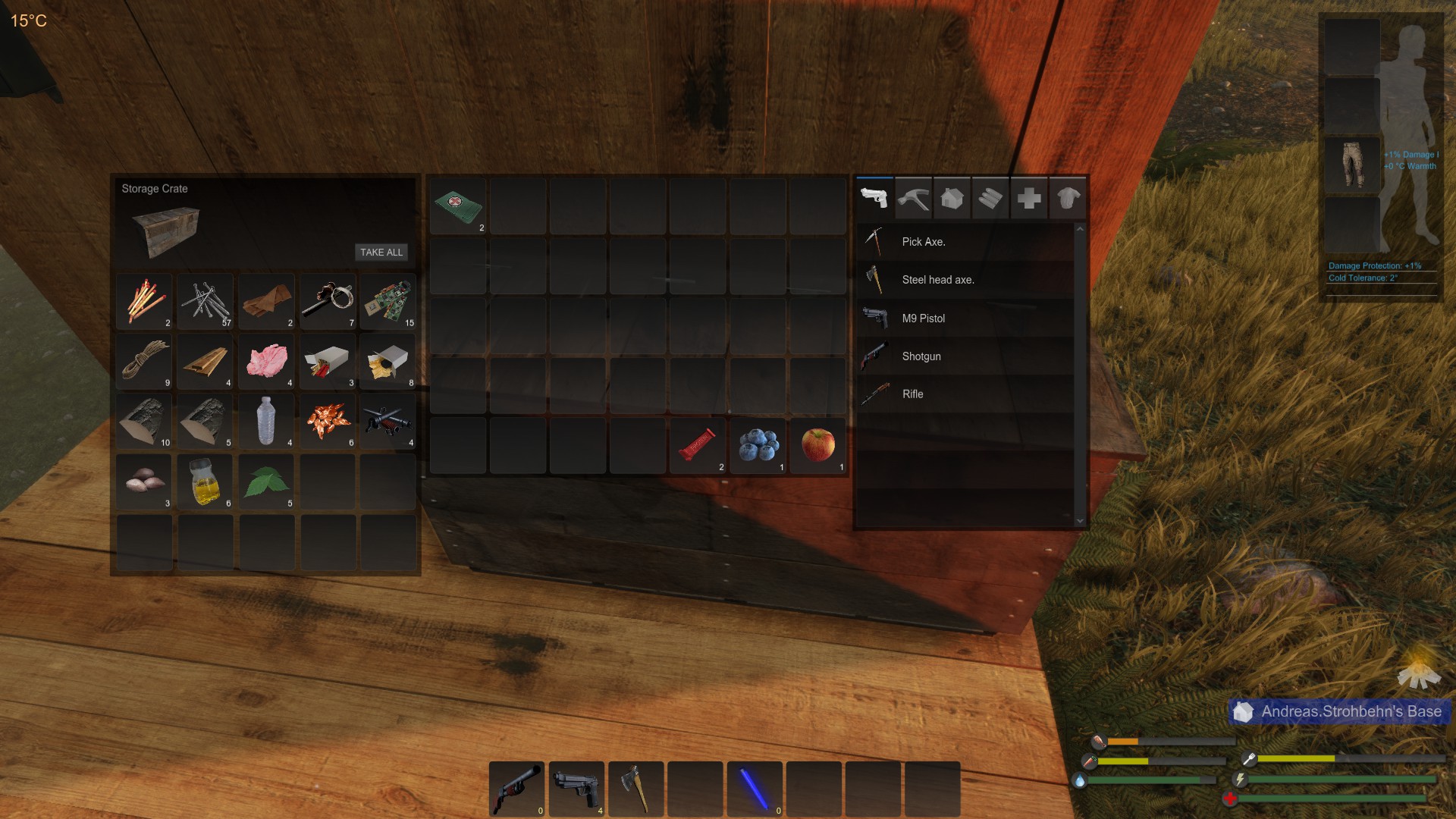Open the clothing shirt tab
Image resolution: width=1456 pixels, height=819 pixels.
1068,199
